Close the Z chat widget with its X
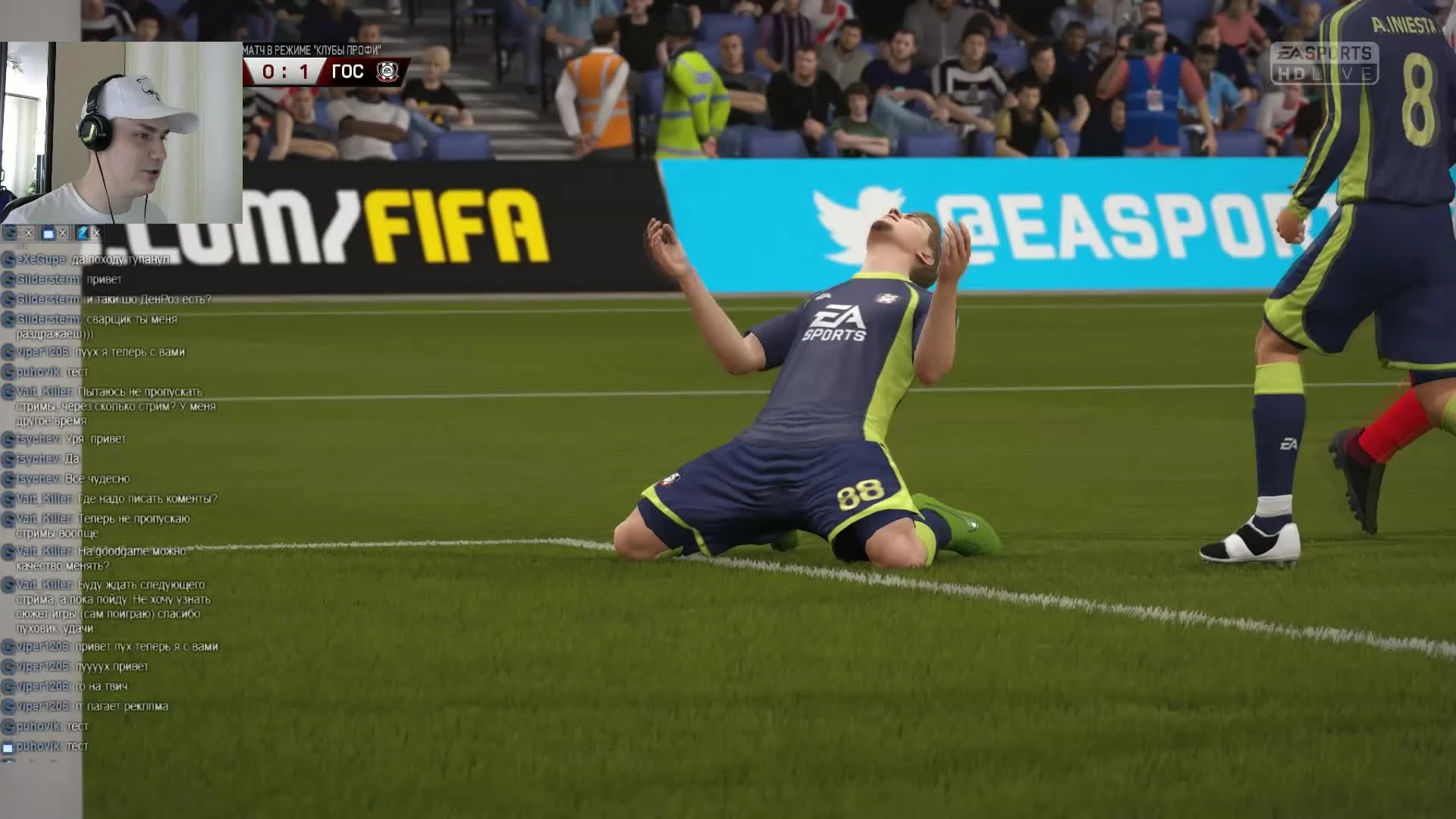The image size is (1456, 819). pyautogui.click(x=96, y=234)
